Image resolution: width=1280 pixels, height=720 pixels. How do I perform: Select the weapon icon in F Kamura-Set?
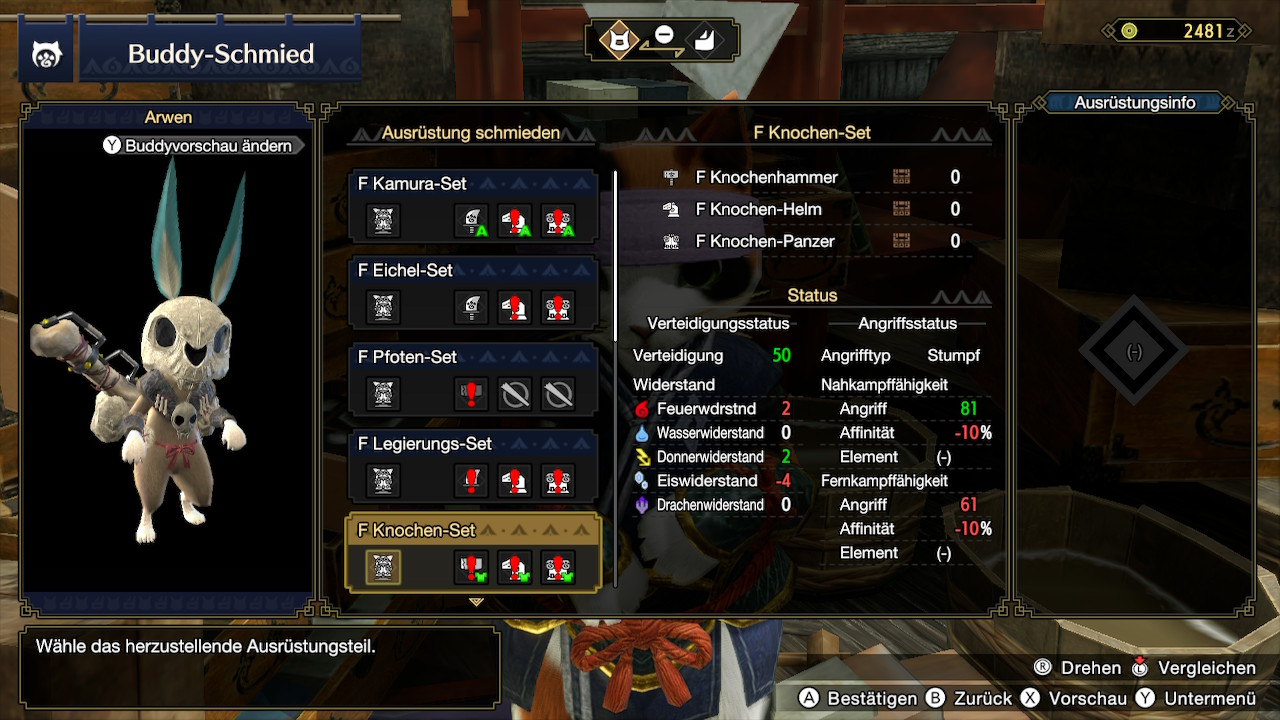point(471,220)
